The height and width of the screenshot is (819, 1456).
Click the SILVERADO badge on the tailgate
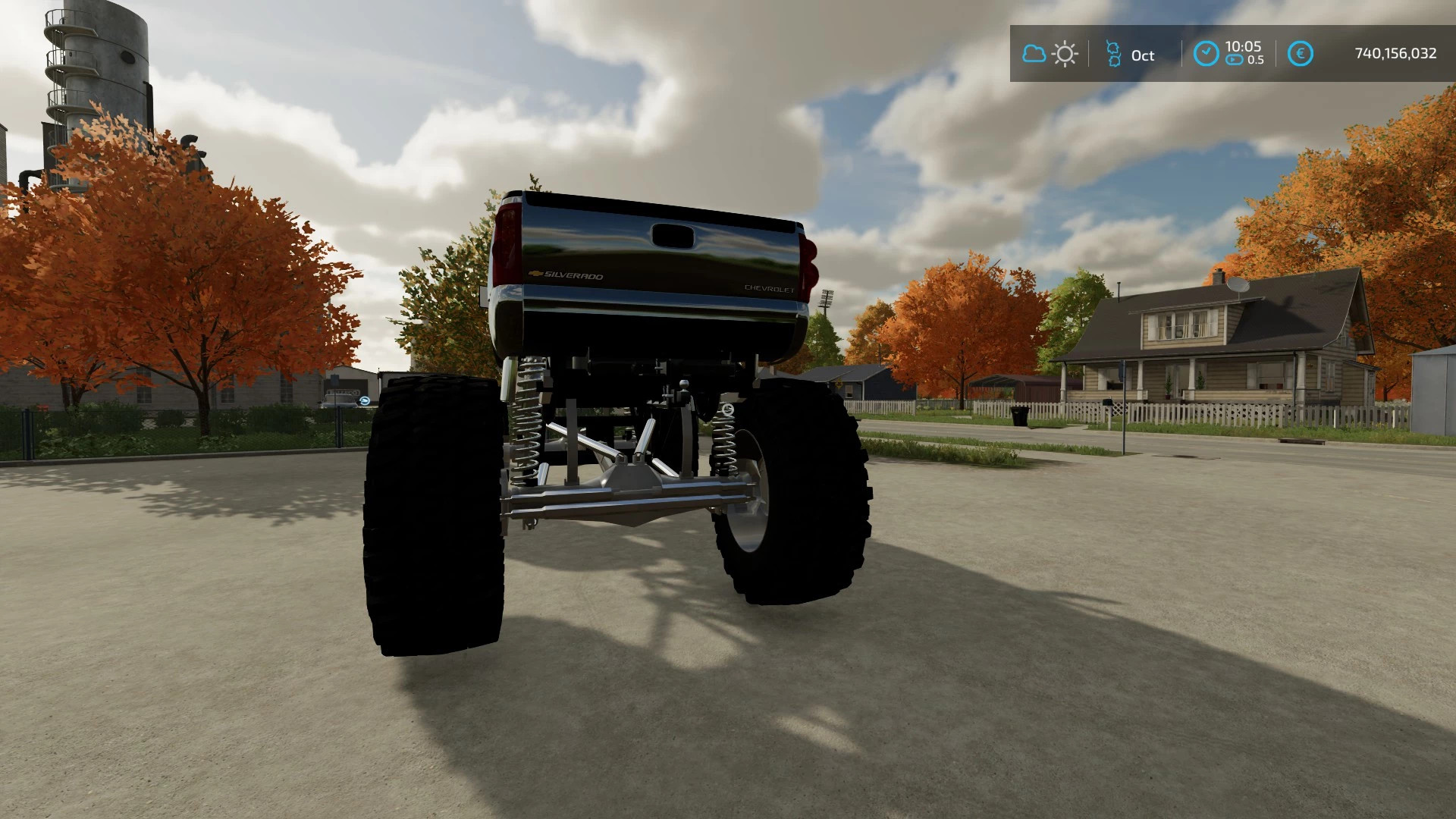click(575, 276)
